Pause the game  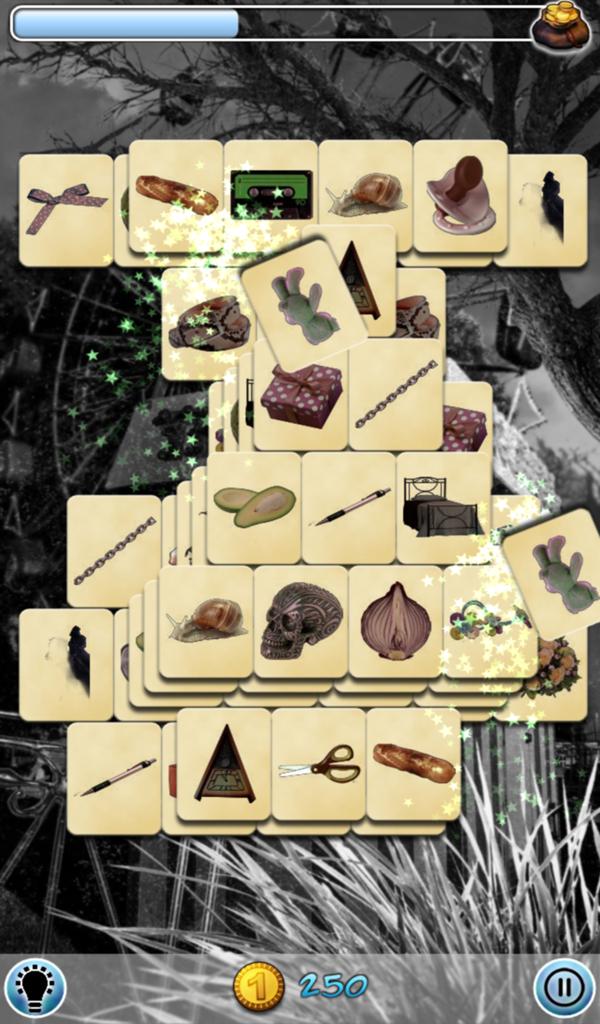point(564,987)
